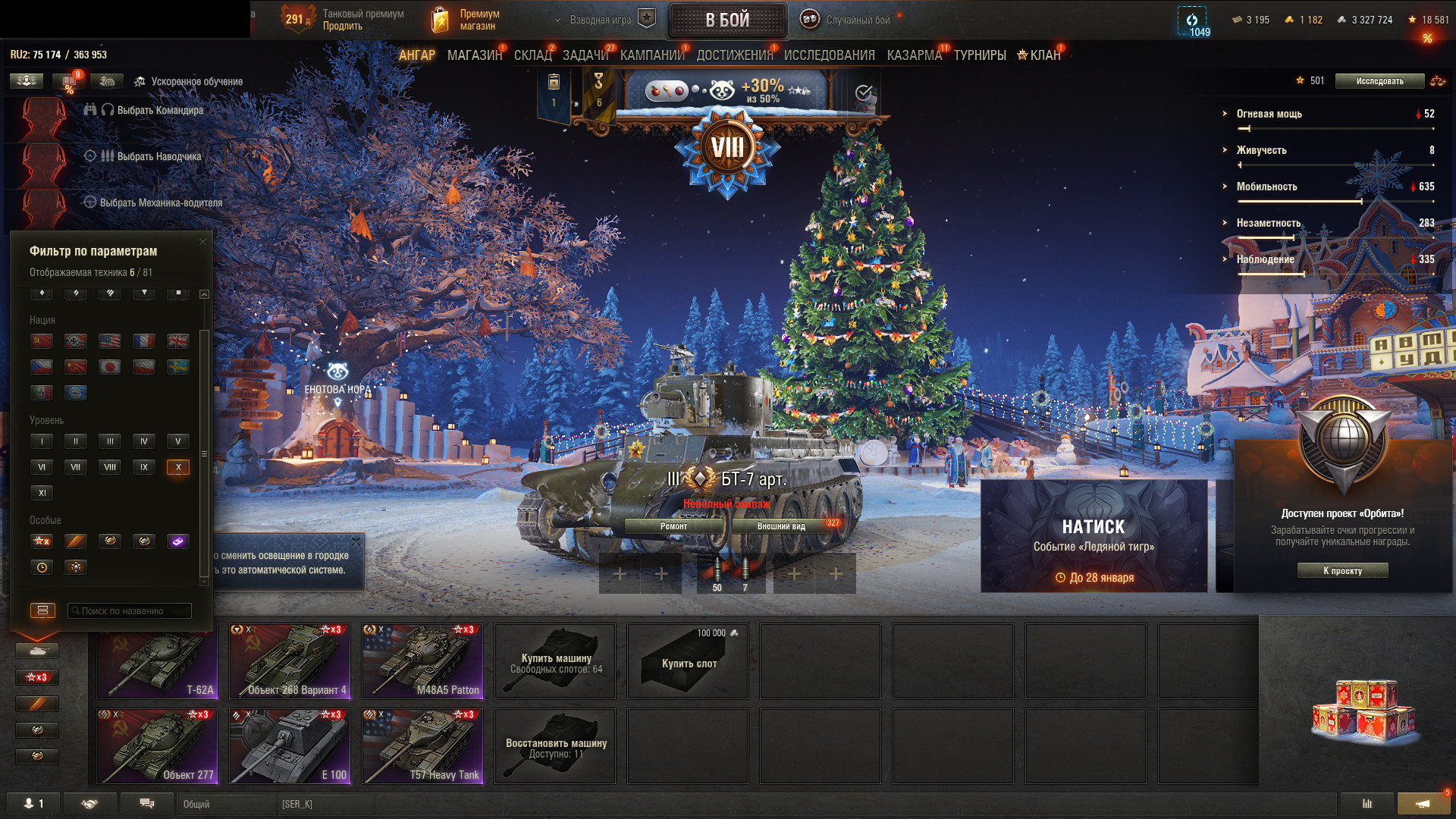Pick the M48A5 Patton tank
Image resolution: width=1456 pixels, height=819 pixels.
point(422,661)
